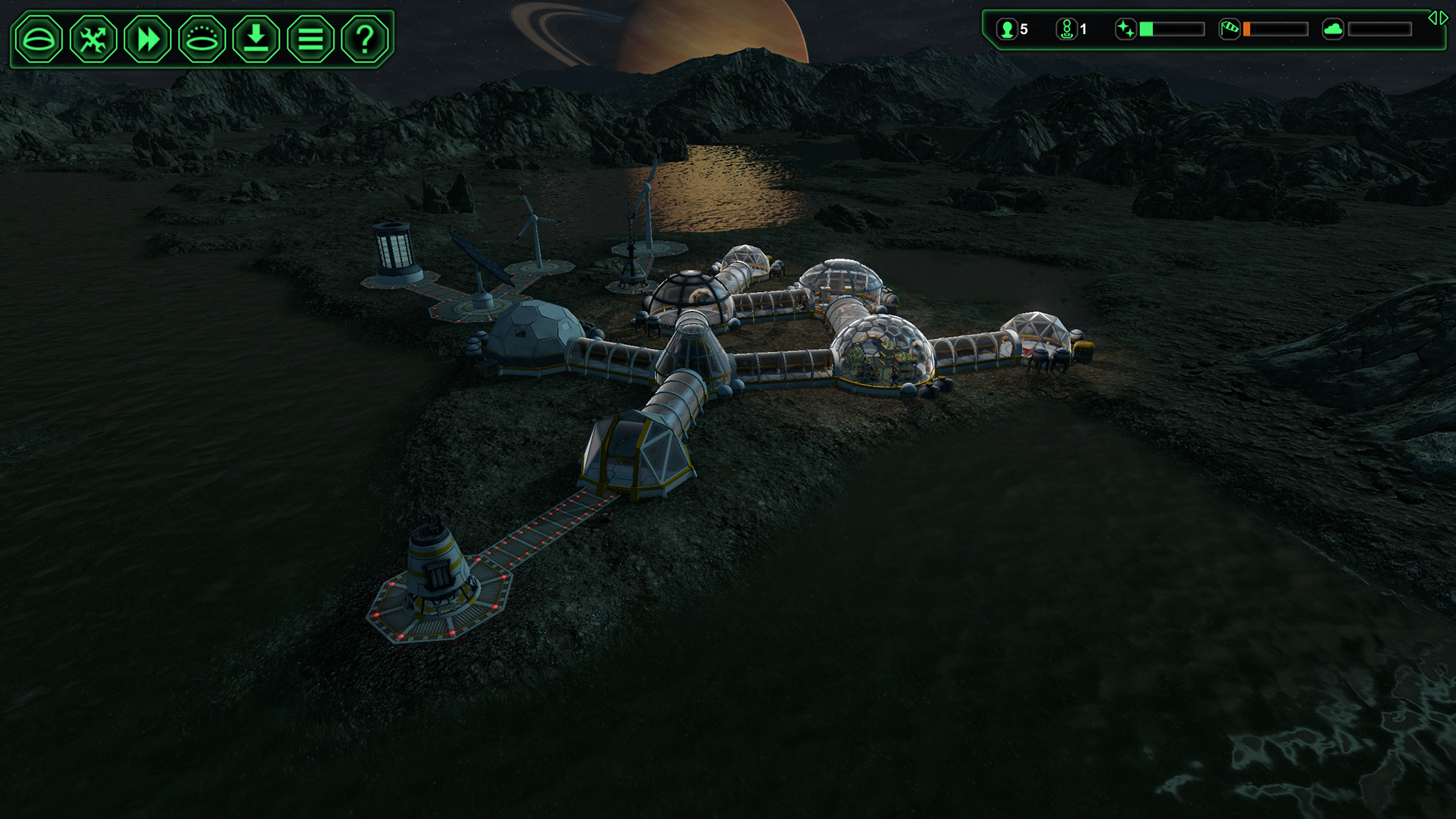The height and width of the screenshot is (819, 1456).
Task: Click the colonist counter icon
Action: (1006, 30)
